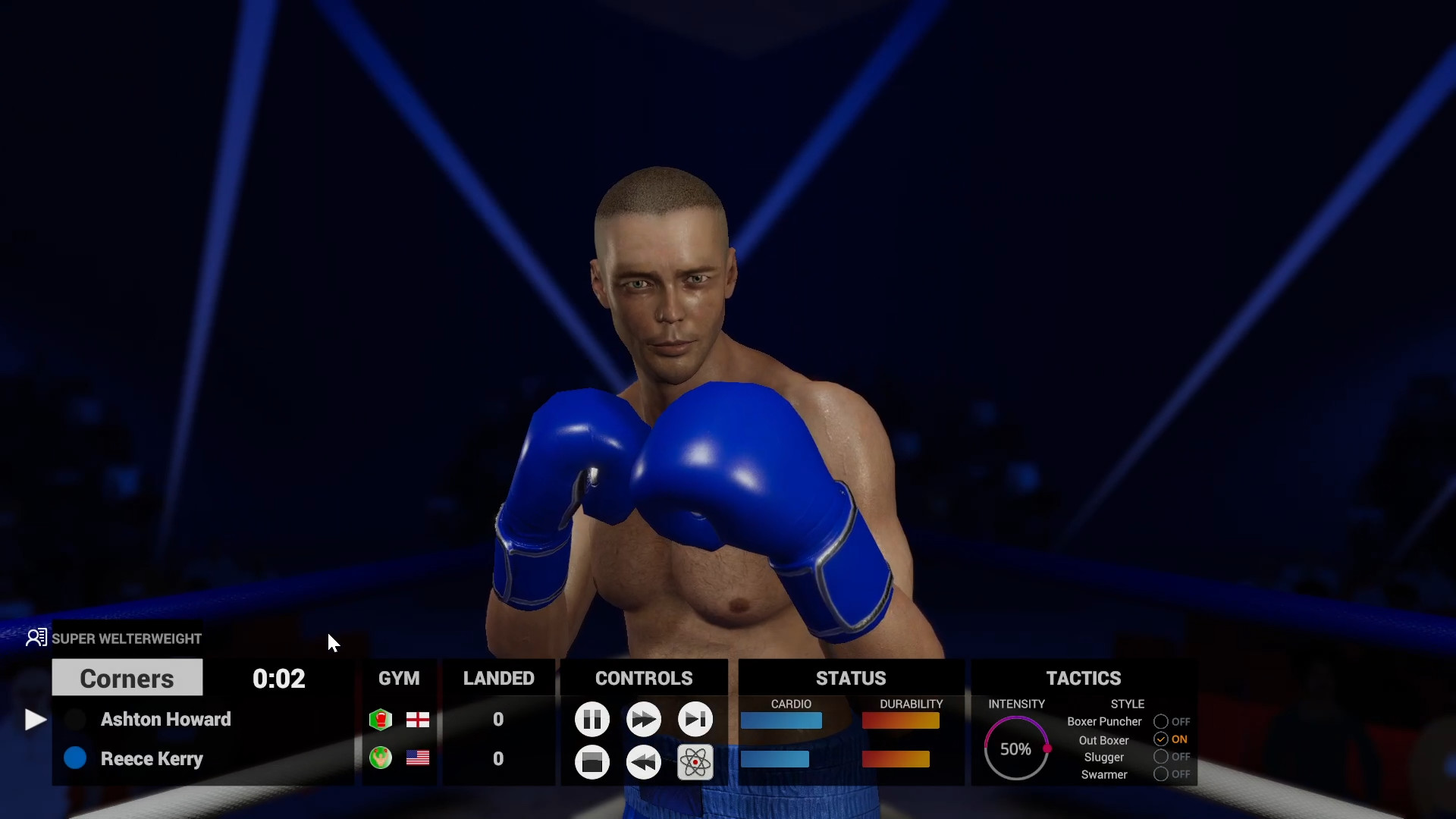
Task: Click the fighter profile icon beside Super Welterweight
Action: click(36, 638)
